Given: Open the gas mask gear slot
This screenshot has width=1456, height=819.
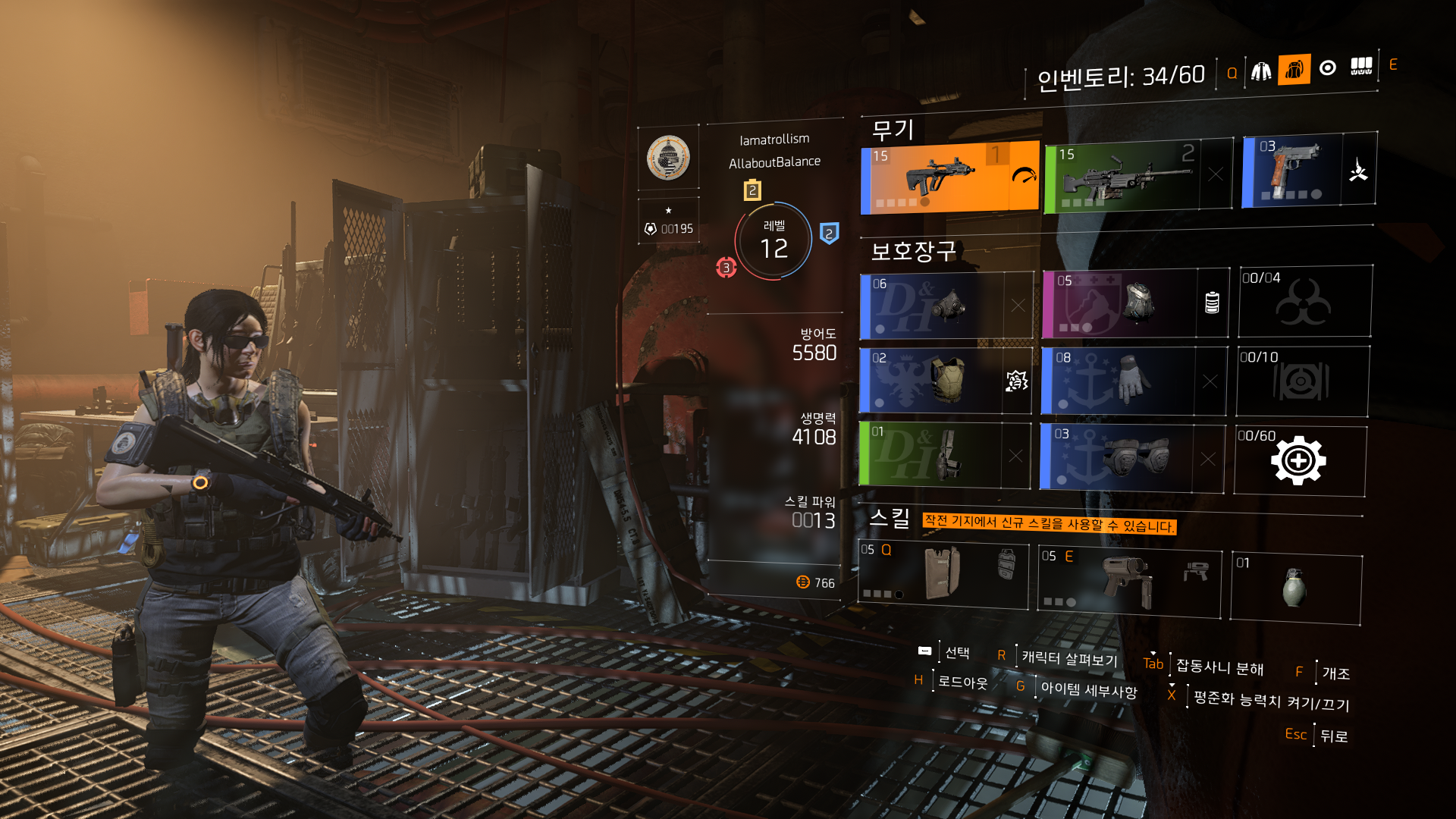Looking at the screenshot, I should coord(933,306).
